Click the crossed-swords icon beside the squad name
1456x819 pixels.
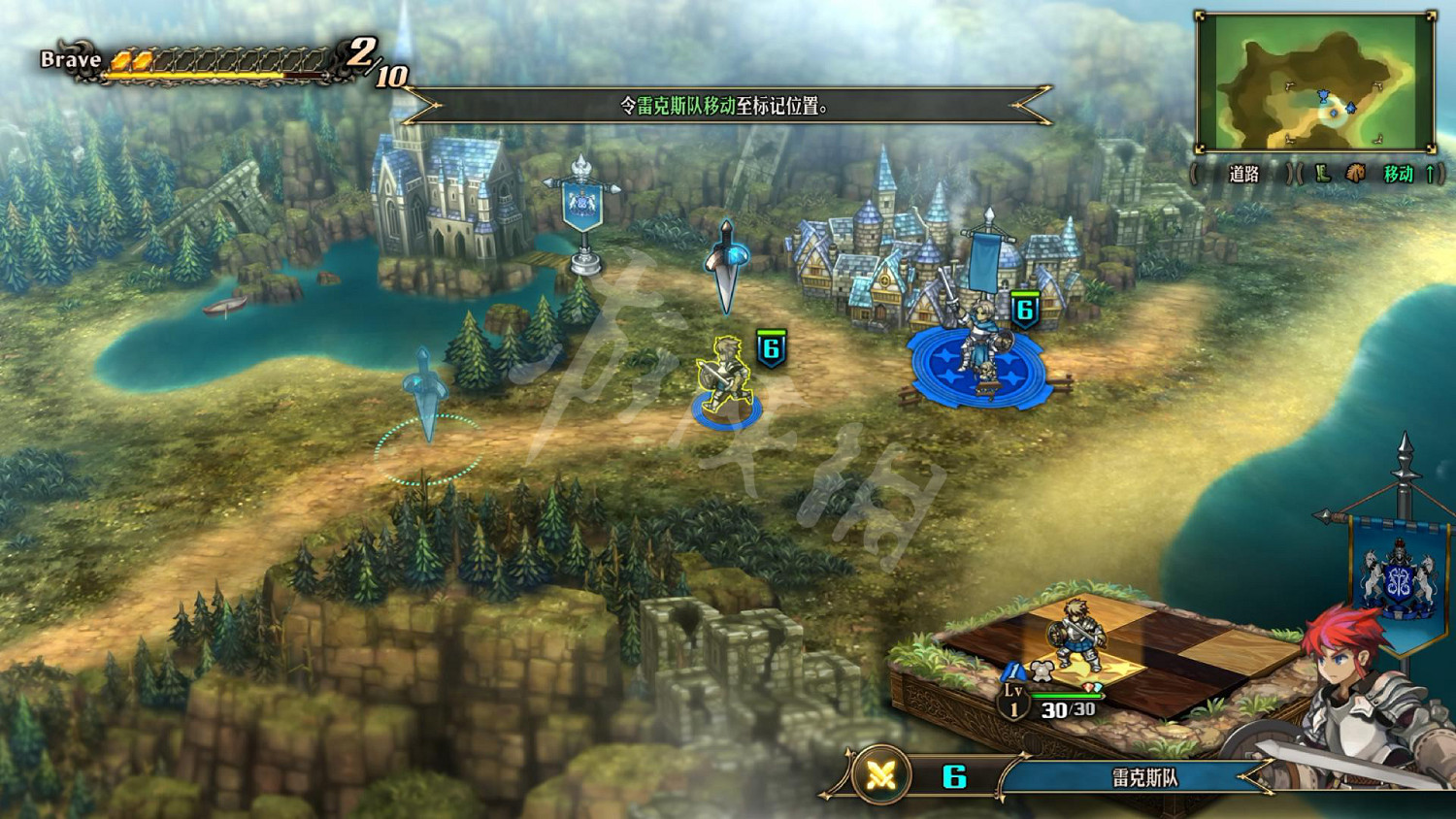tap(880, 775)
